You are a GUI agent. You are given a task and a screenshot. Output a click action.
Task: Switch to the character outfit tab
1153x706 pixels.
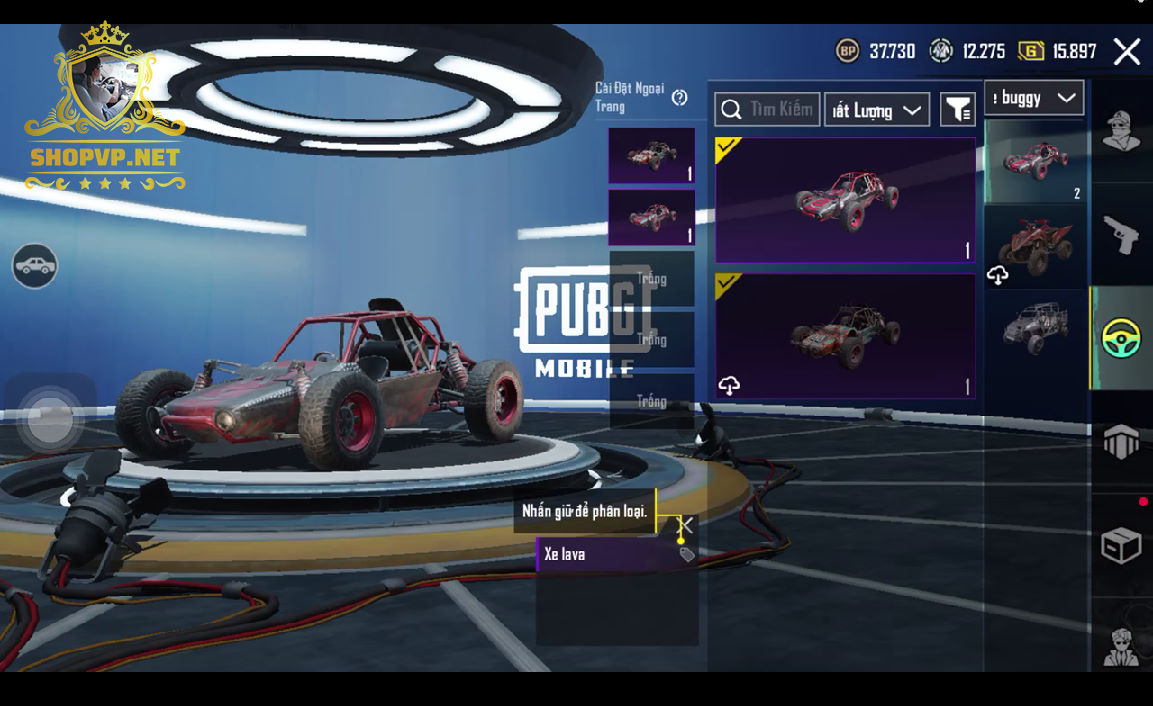click(1121, 131)
